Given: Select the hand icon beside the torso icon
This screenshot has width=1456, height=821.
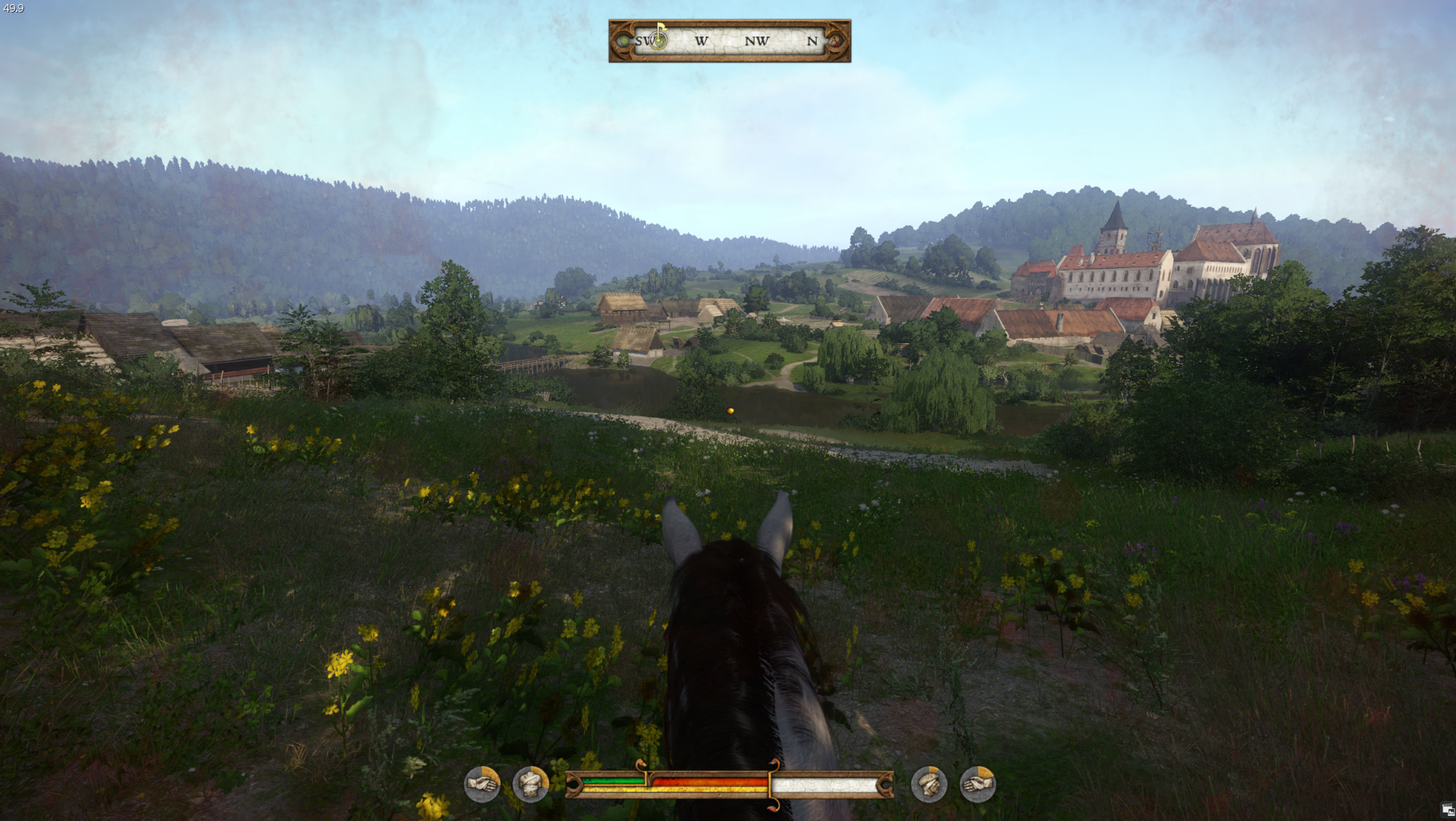Looking at the screenshot, I should pos(482,784).
